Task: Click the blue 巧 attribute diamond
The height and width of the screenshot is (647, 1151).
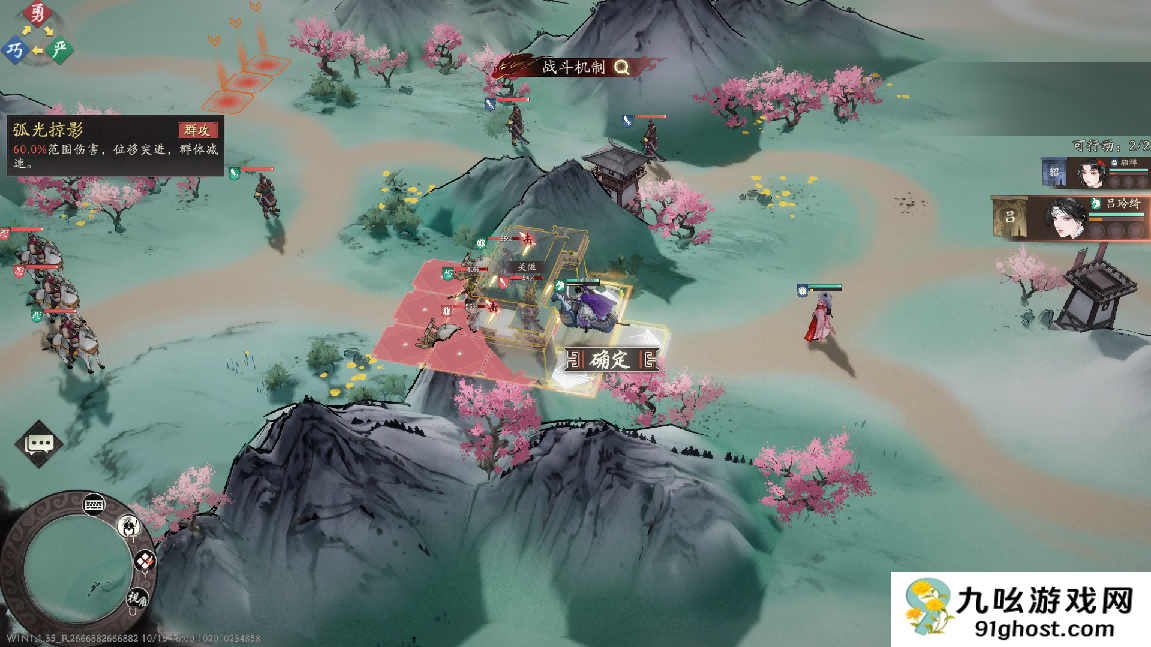Action: point(14,49)
